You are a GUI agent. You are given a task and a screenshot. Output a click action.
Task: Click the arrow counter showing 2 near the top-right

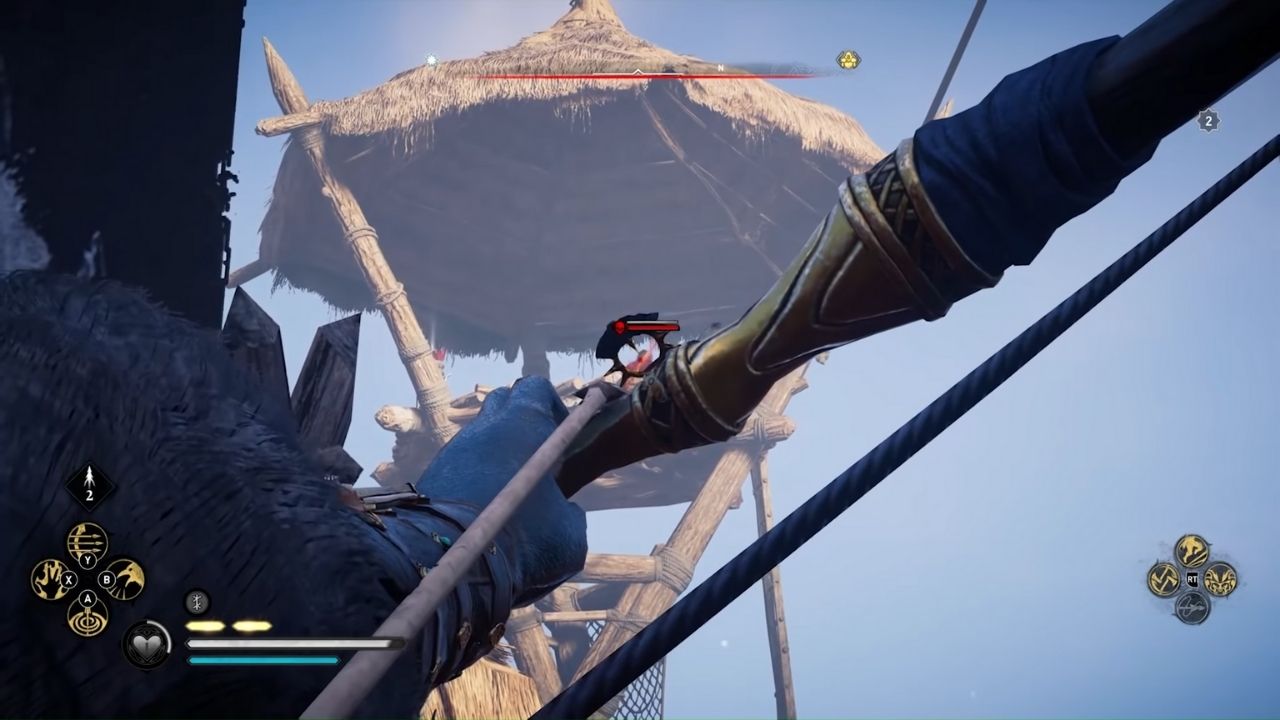[1207, 120]
